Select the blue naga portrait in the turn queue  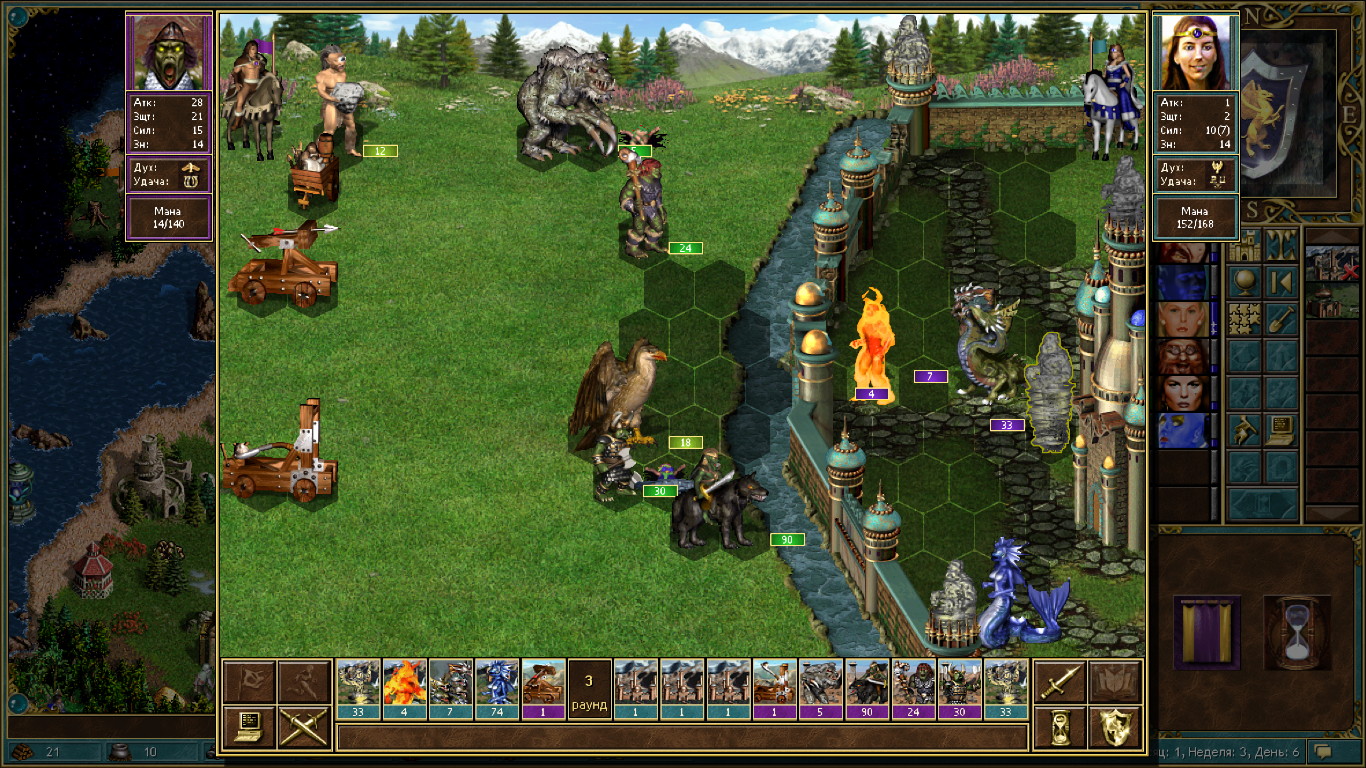point(497,682)
